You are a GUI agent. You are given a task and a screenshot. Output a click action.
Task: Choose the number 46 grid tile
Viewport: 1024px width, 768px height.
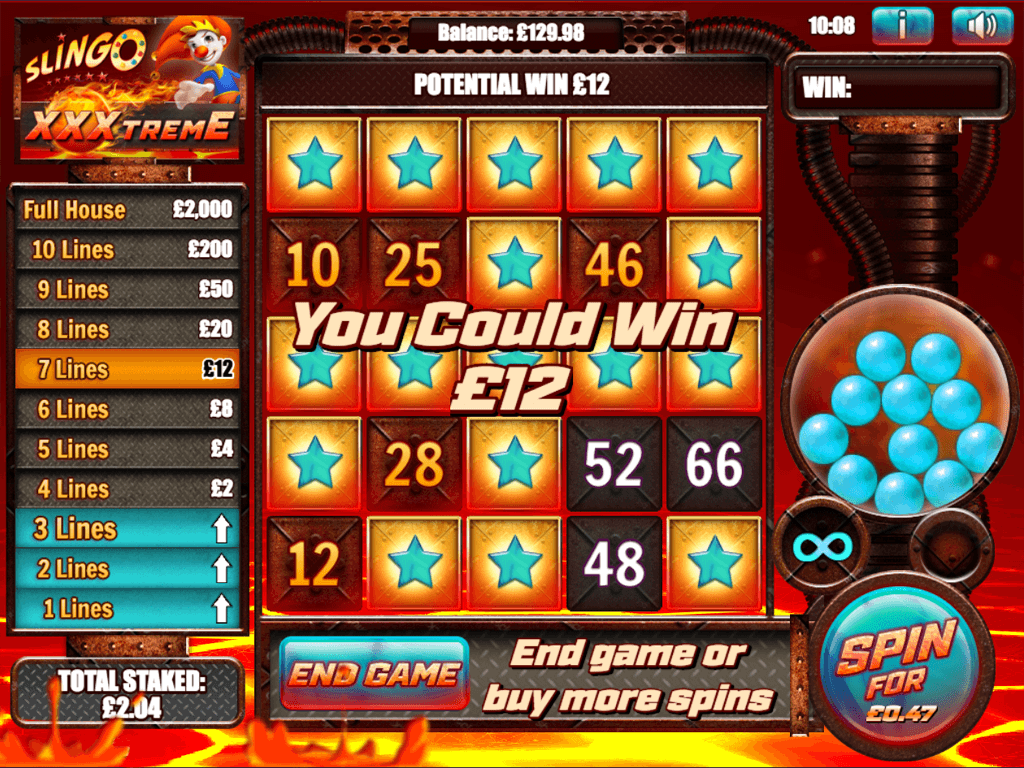(614, 264)
